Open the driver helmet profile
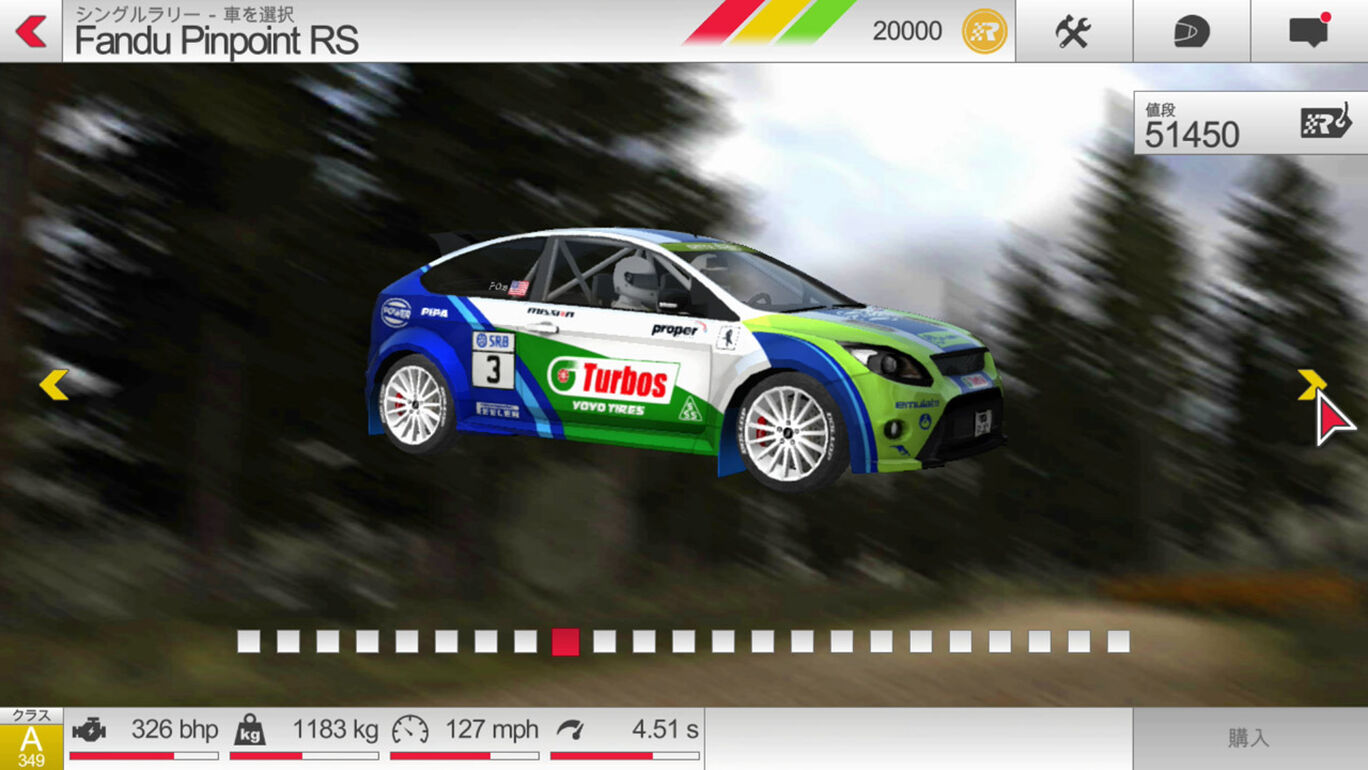 [1191, 29]
